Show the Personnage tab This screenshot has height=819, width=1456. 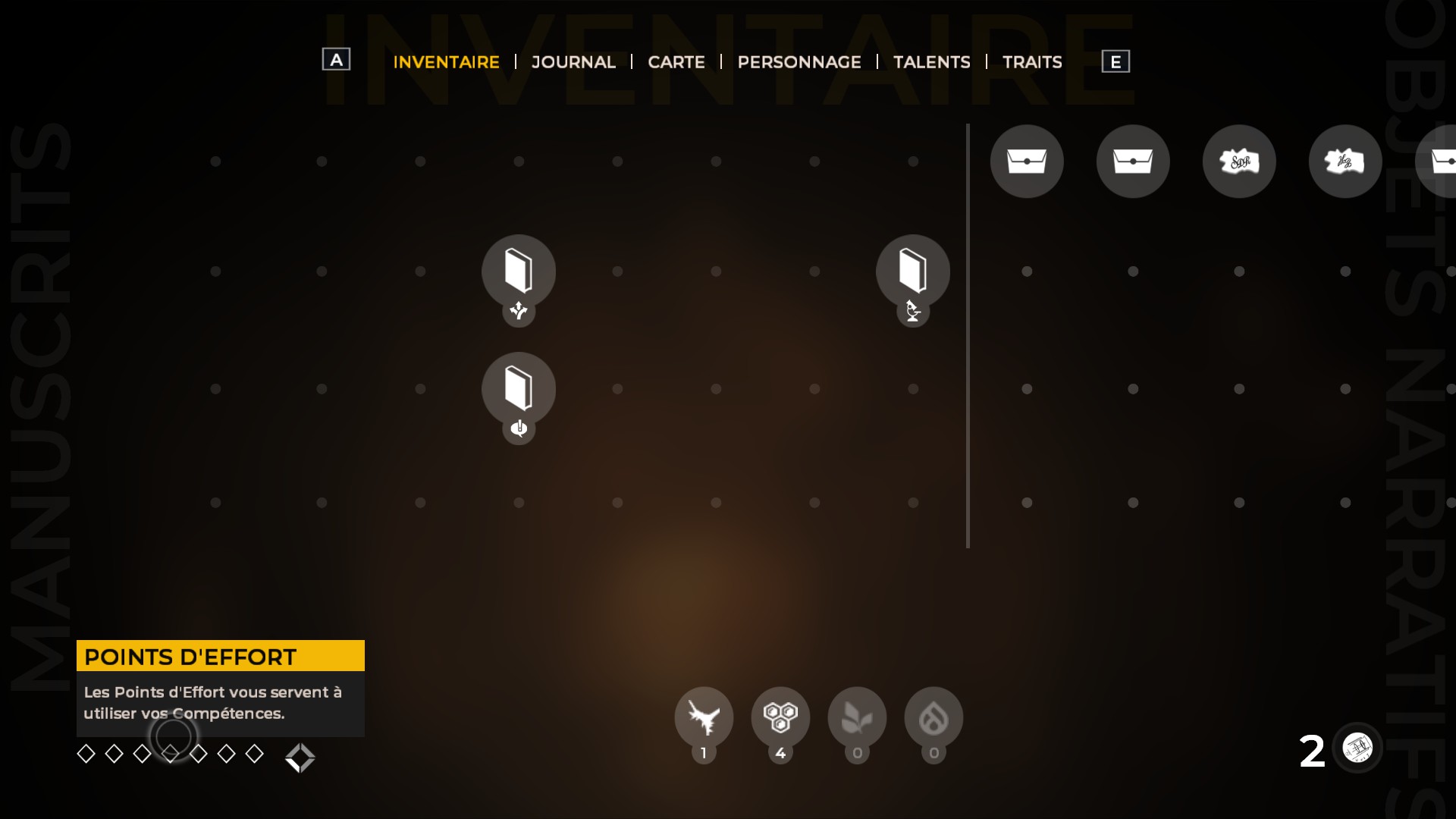799,62
